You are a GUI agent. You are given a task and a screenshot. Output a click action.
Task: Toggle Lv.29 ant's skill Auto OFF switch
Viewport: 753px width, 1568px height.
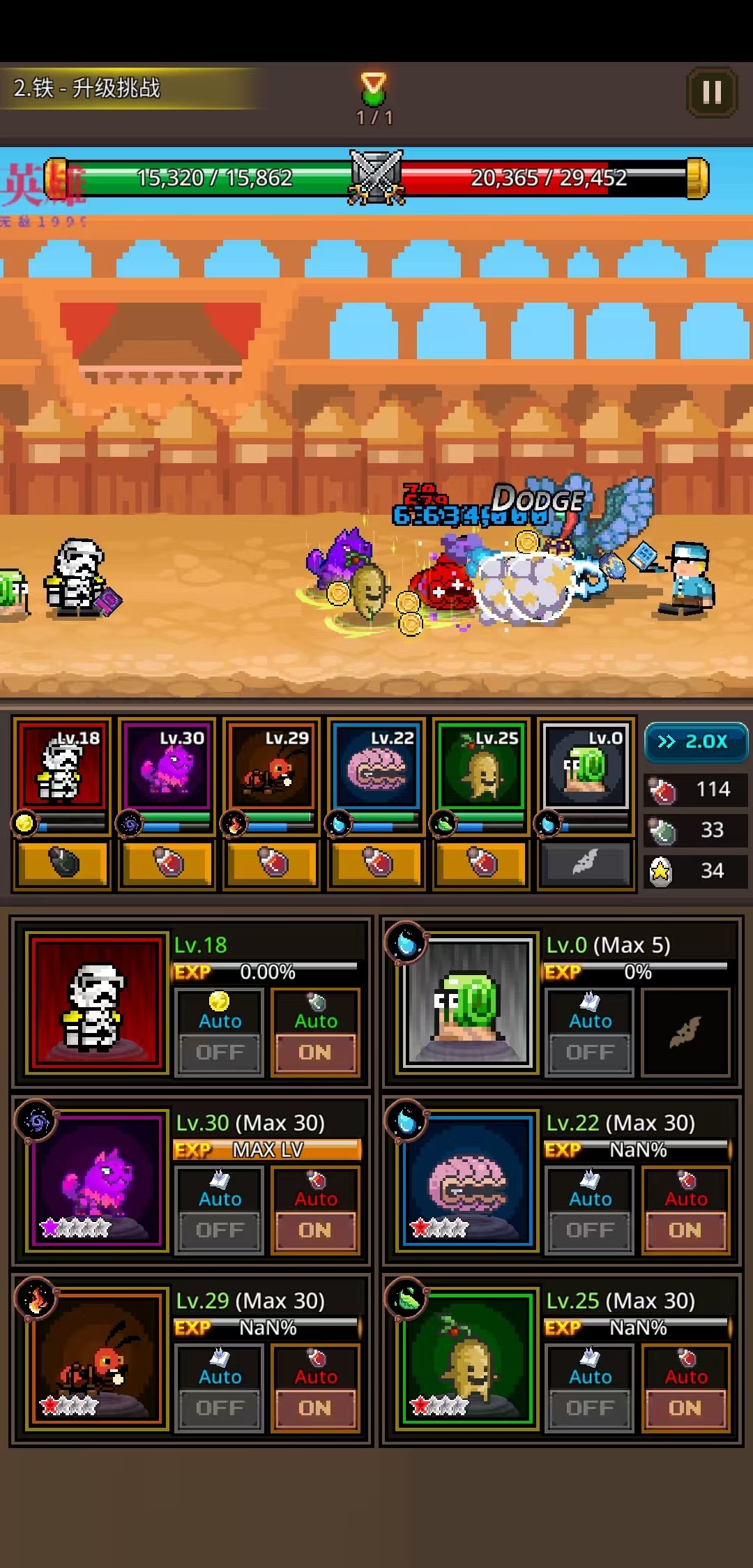[220, 1408]
